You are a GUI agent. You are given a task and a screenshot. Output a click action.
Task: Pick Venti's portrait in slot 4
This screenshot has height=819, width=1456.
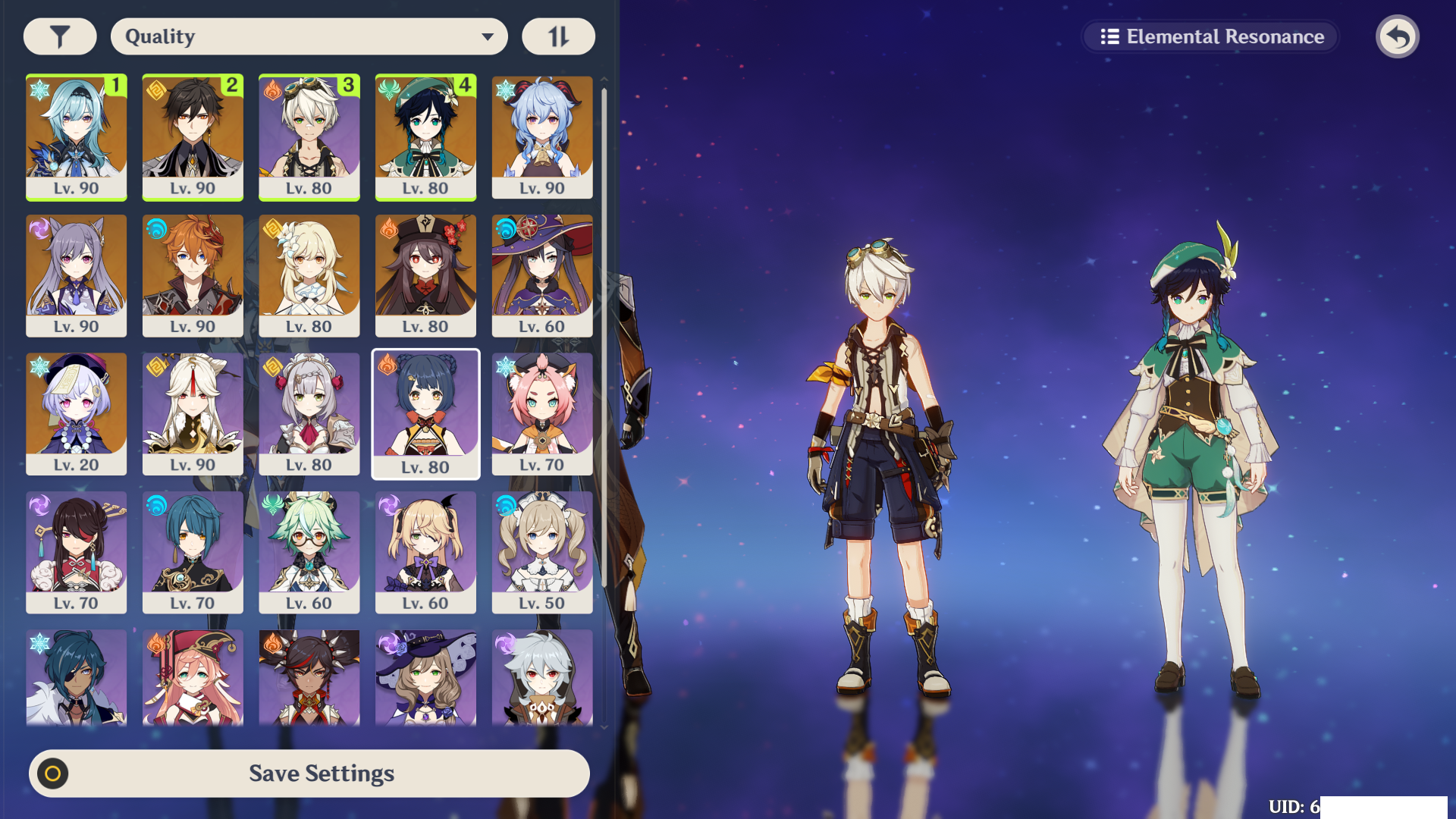pyautogui.click(x=425, y=136)
